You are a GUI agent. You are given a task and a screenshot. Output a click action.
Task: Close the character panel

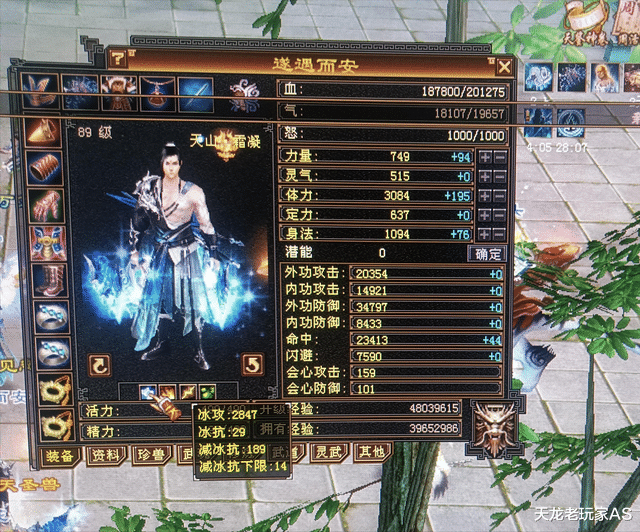point(504,68)
